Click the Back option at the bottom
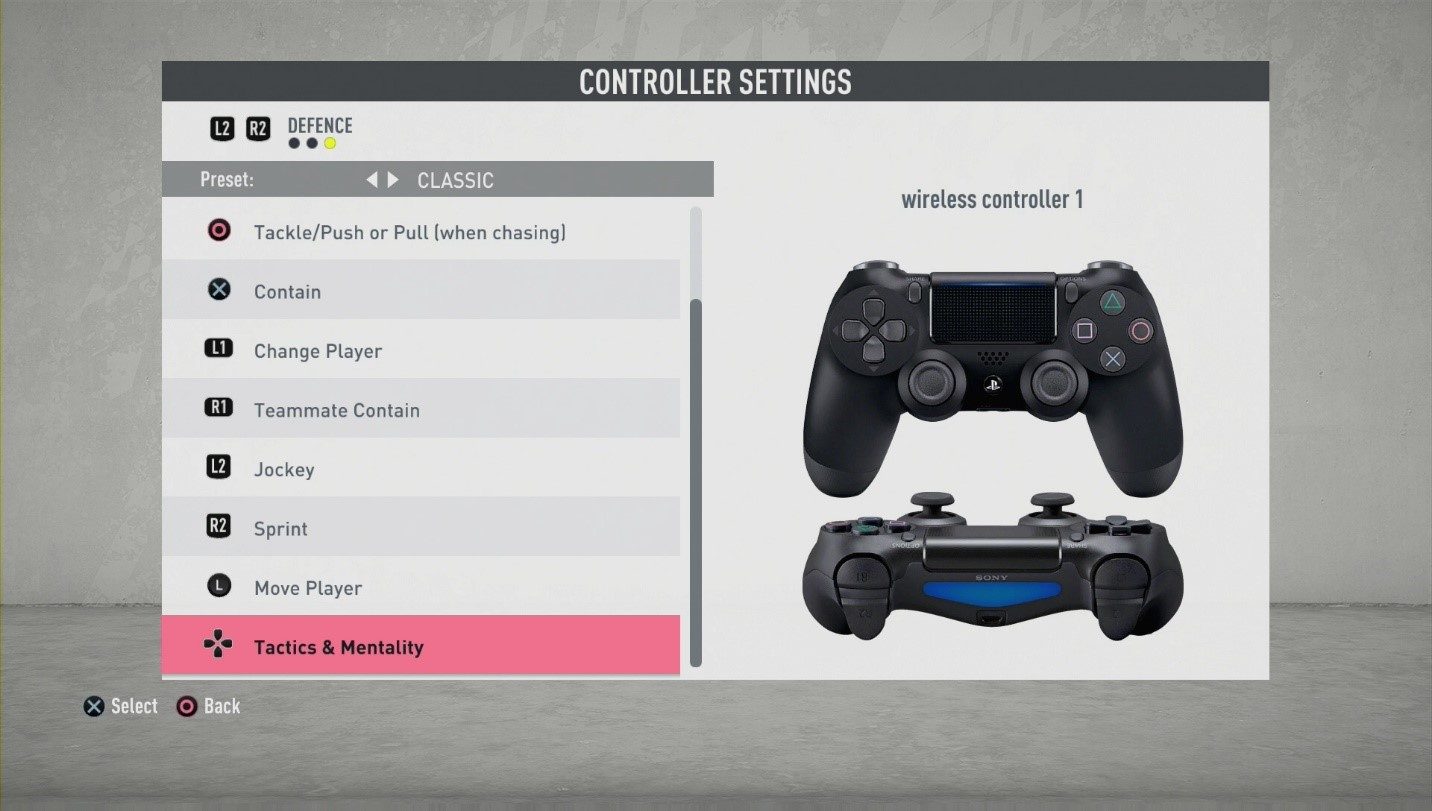The image size is (1432, 811). tap(209, 706)
